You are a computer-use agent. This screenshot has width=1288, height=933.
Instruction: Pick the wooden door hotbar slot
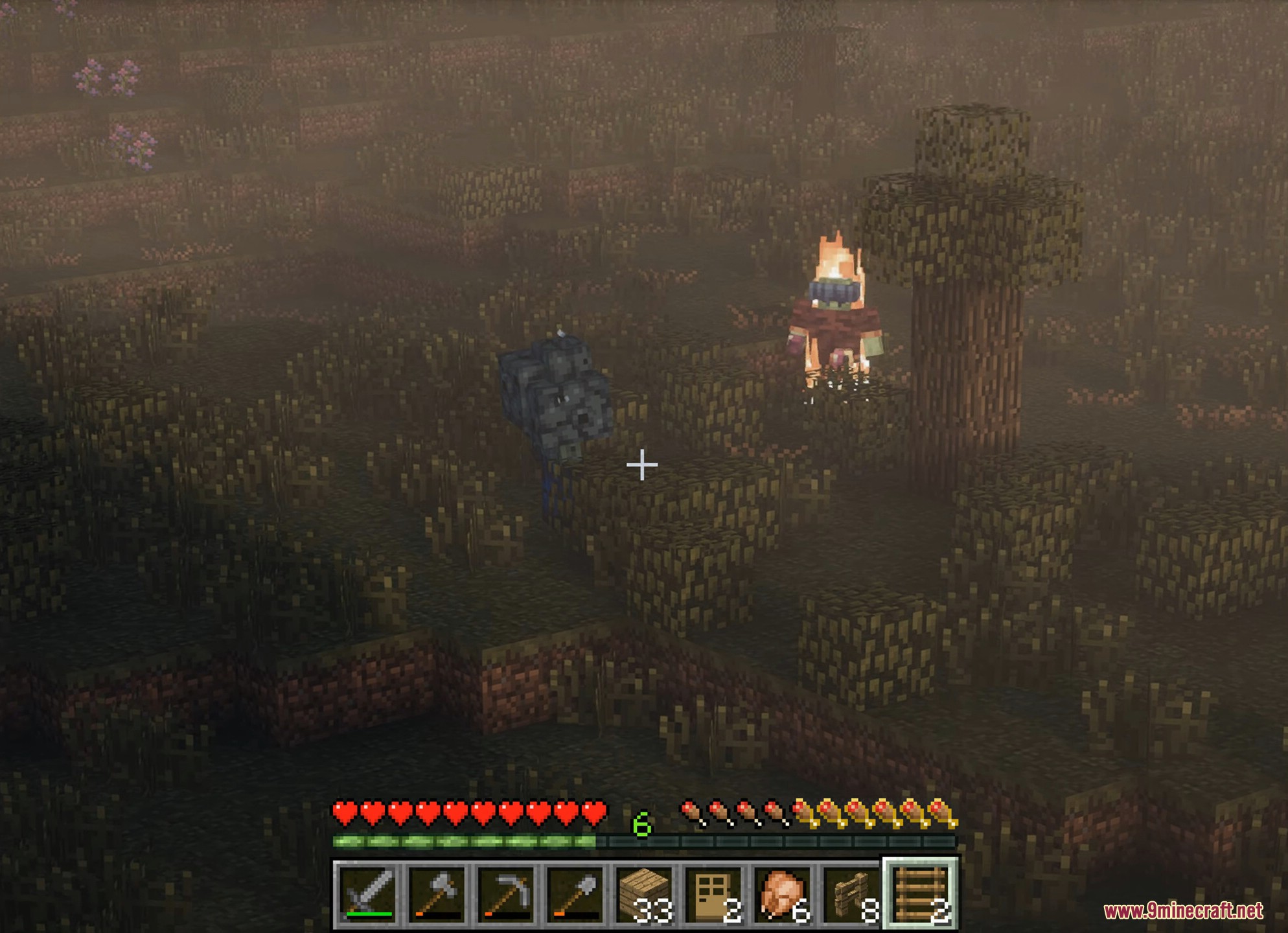pyautogui.click(x=713, y=894)
